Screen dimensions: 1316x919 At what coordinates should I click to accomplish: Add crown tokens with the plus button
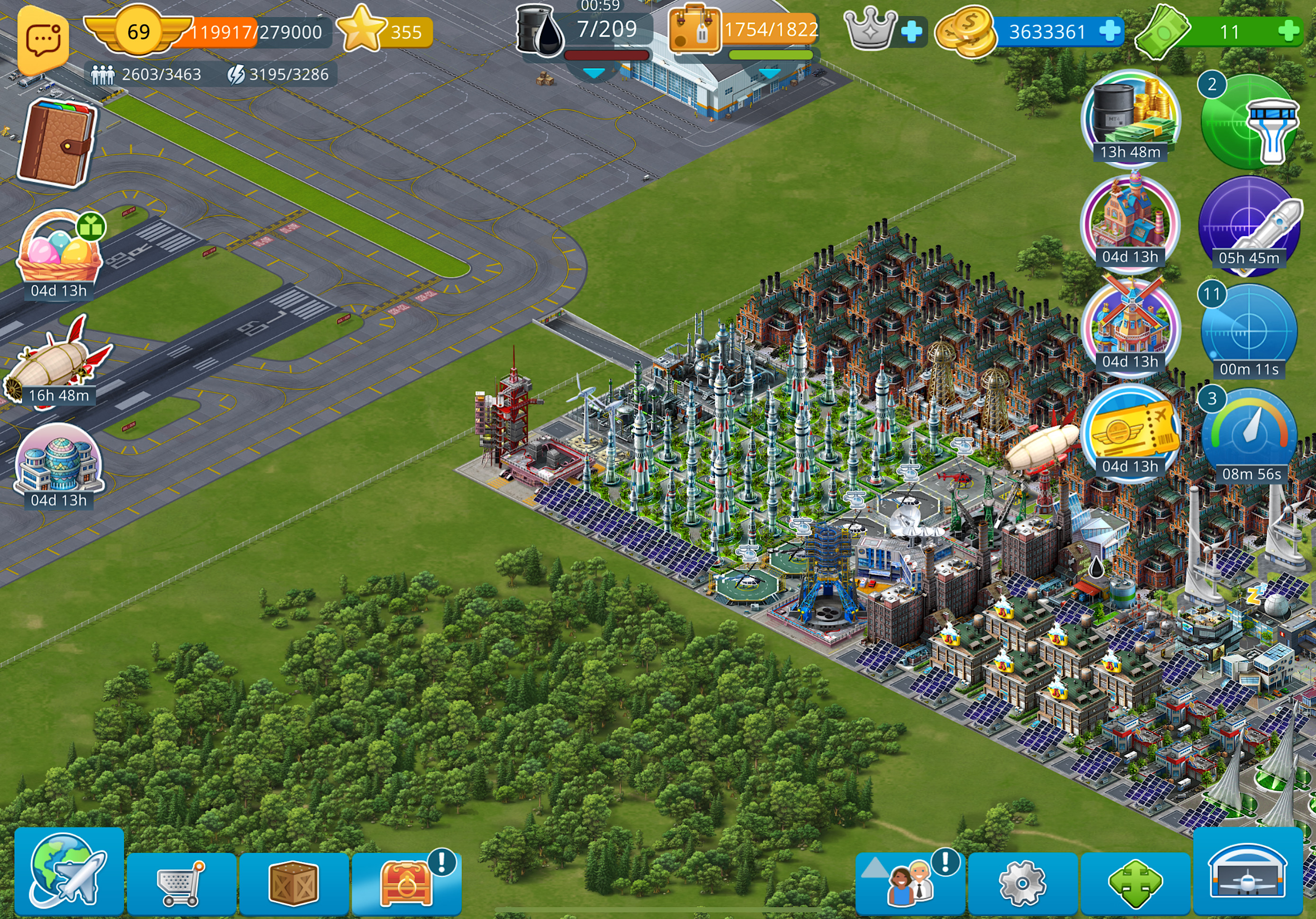click(911, 32)
